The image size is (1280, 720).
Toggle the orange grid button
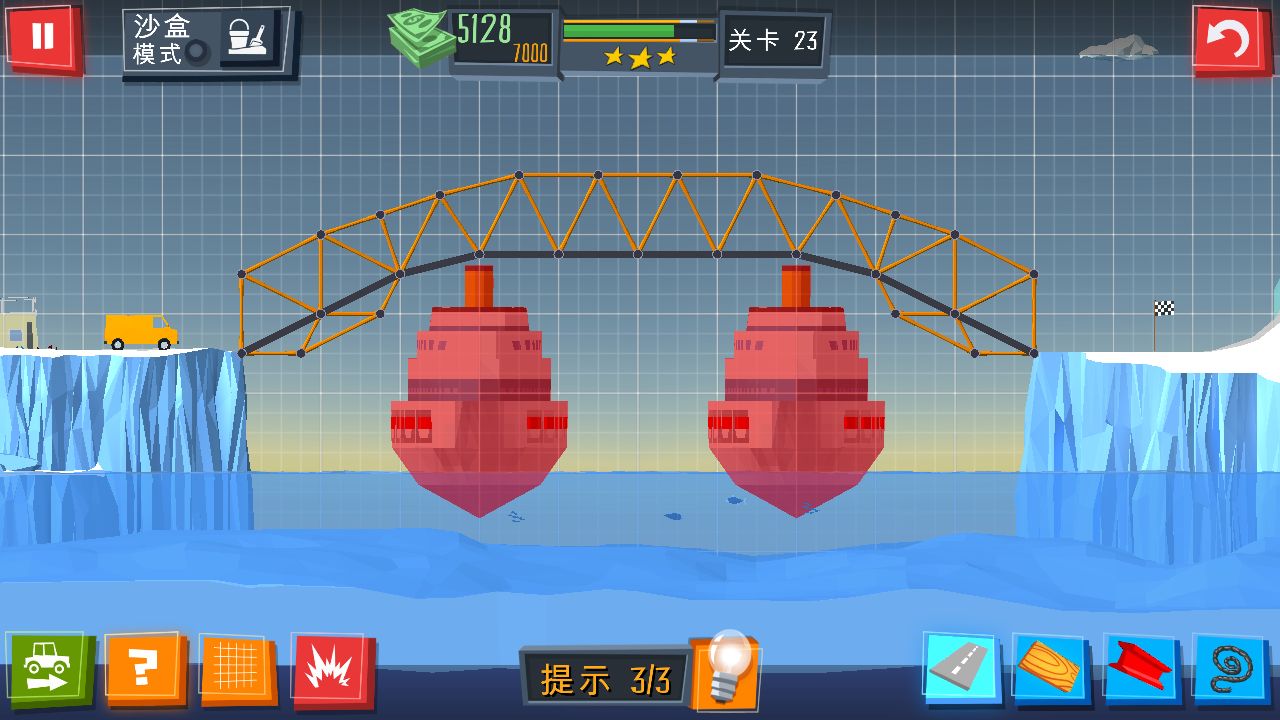point(239,668)
